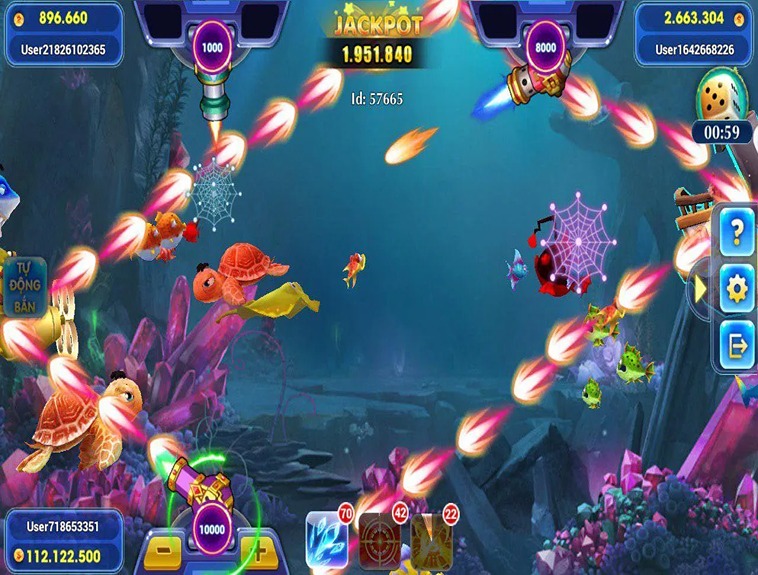This screenshot has width=758, height=575.
Task: Open the Jackpot banner
Action: pyautogui.click(x=376, y=40)
